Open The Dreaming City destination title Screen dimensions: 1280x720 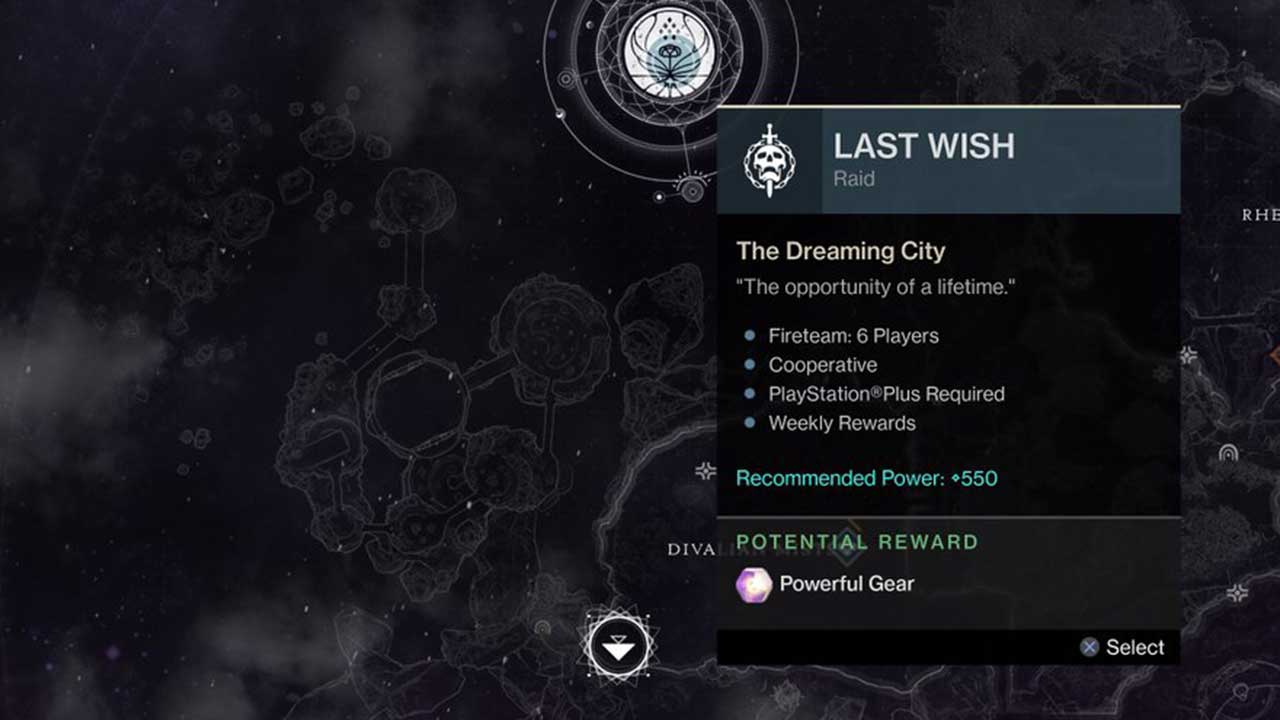(x=841, y=251)
